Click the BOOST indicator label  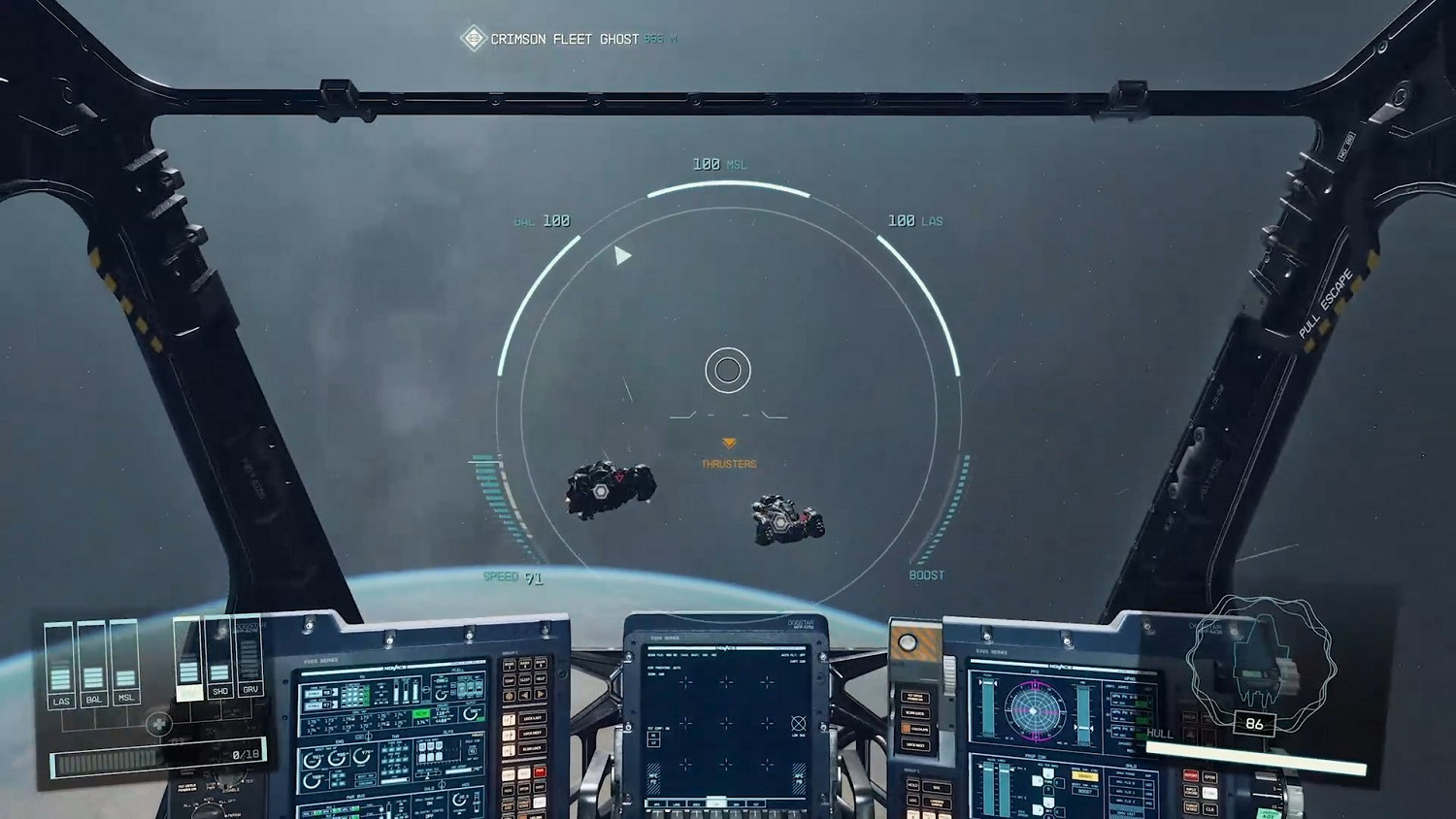click(x=926, y=574)
